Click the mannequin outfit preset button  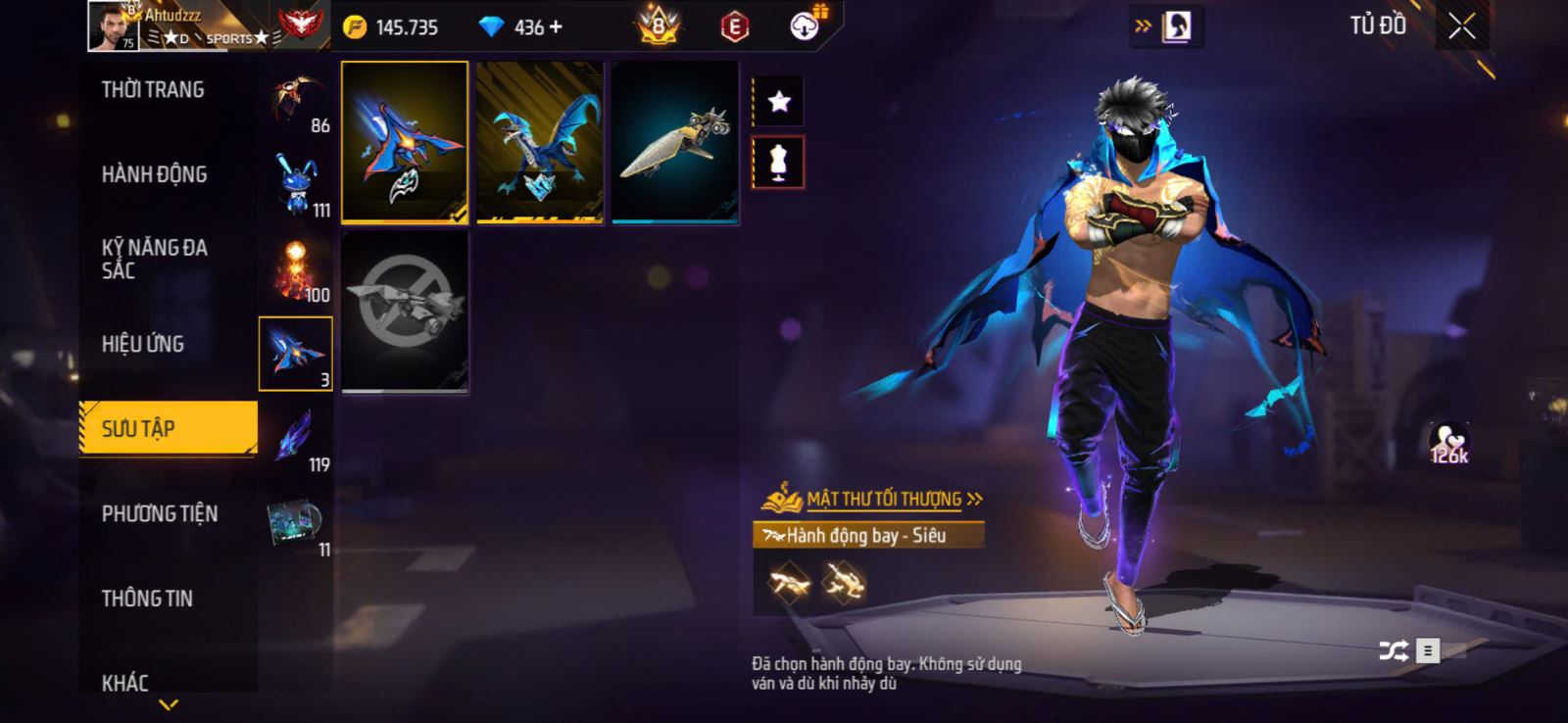pyautogui.click(x=779, y=163)
